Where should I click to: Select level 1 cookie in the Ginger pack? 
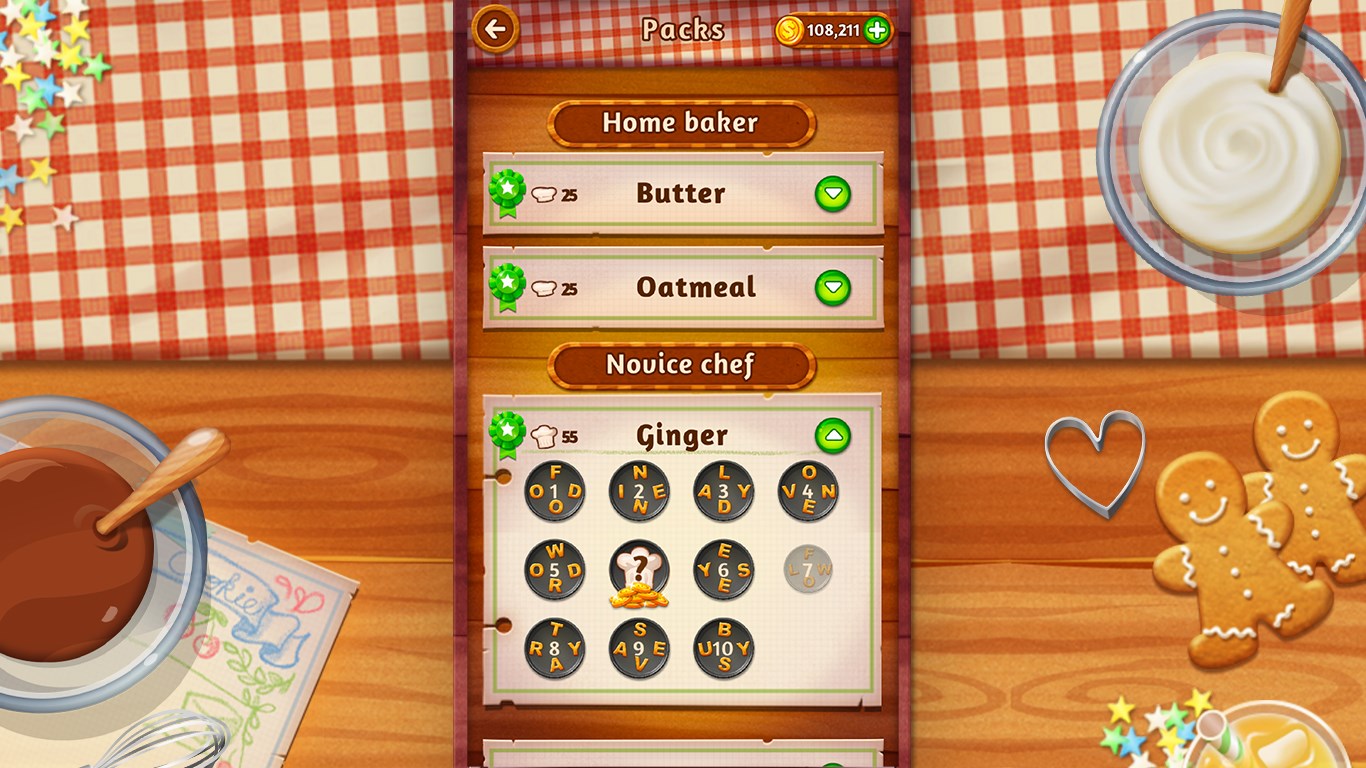(x=554, y=490)
